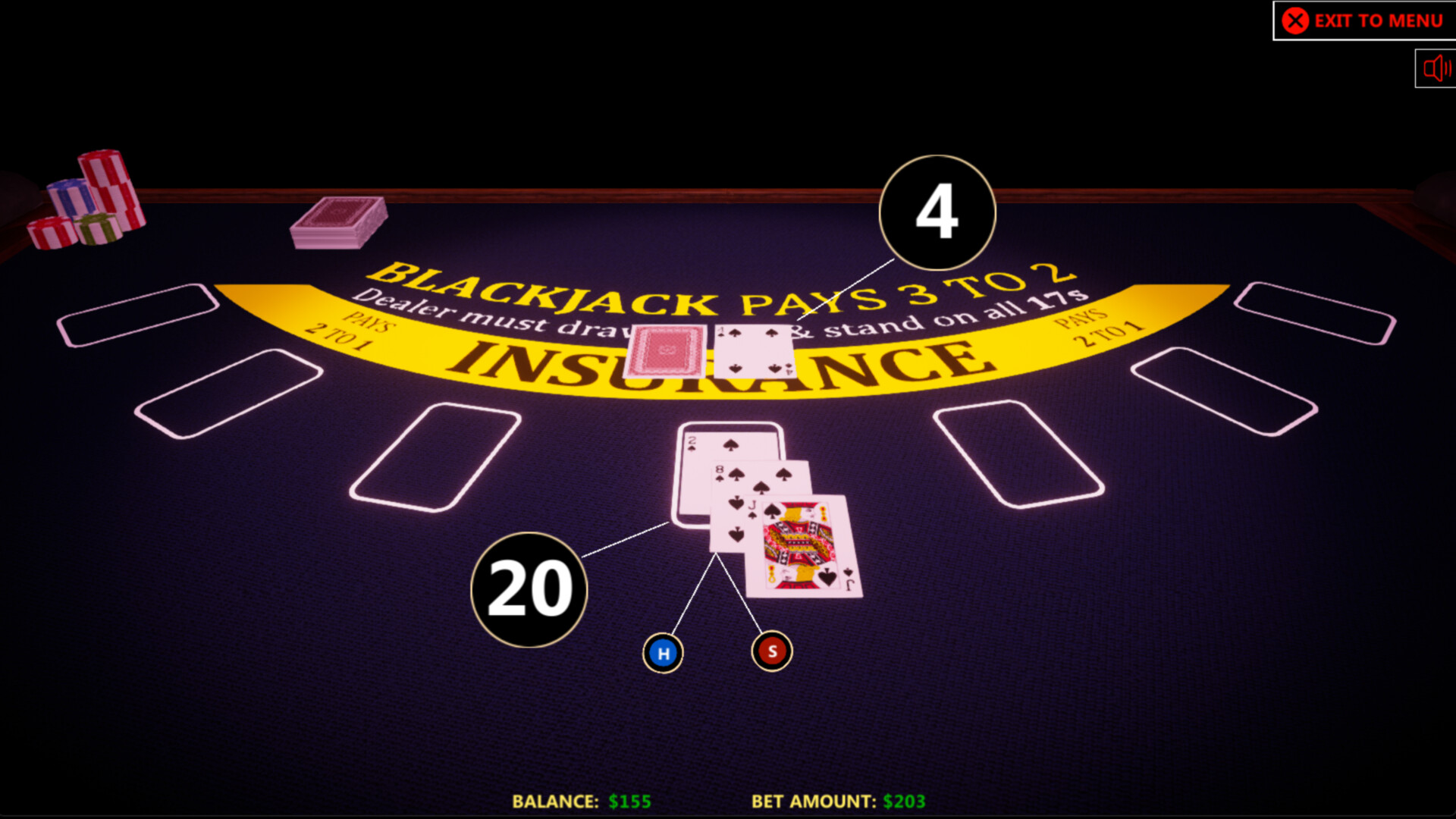The image size is (1456, 819).
Task: Click the red S stand icon
Action: click(770, 649)
